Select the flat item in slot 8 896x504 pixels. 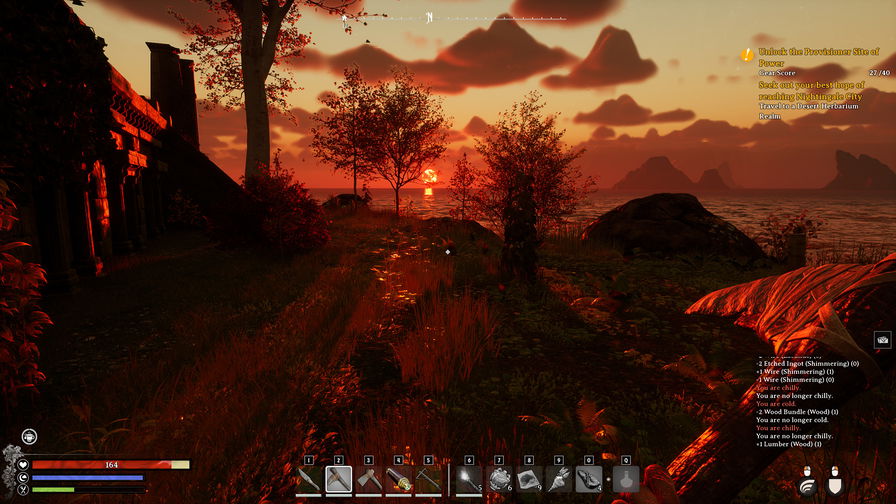(x=529, y=480)
